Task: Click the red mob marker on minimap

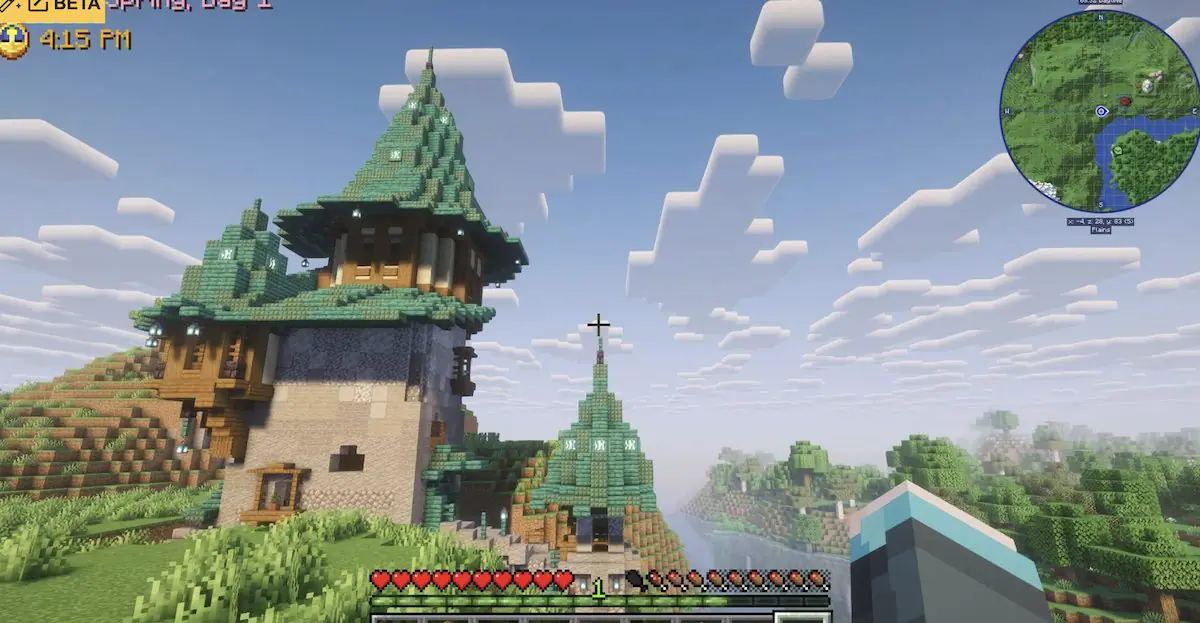Action: pos(1125,101)
